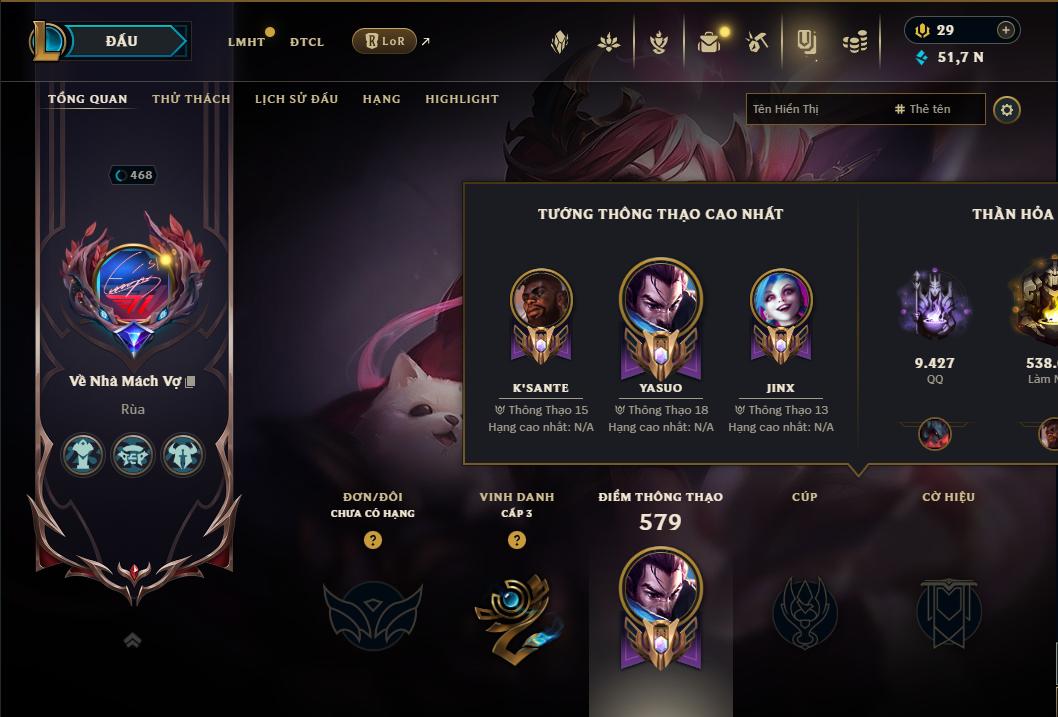Image resolution: width=1058 pixels, height=717 pixels.
Task: Open the Cúp trophy section
Action: tap(804, 610)
